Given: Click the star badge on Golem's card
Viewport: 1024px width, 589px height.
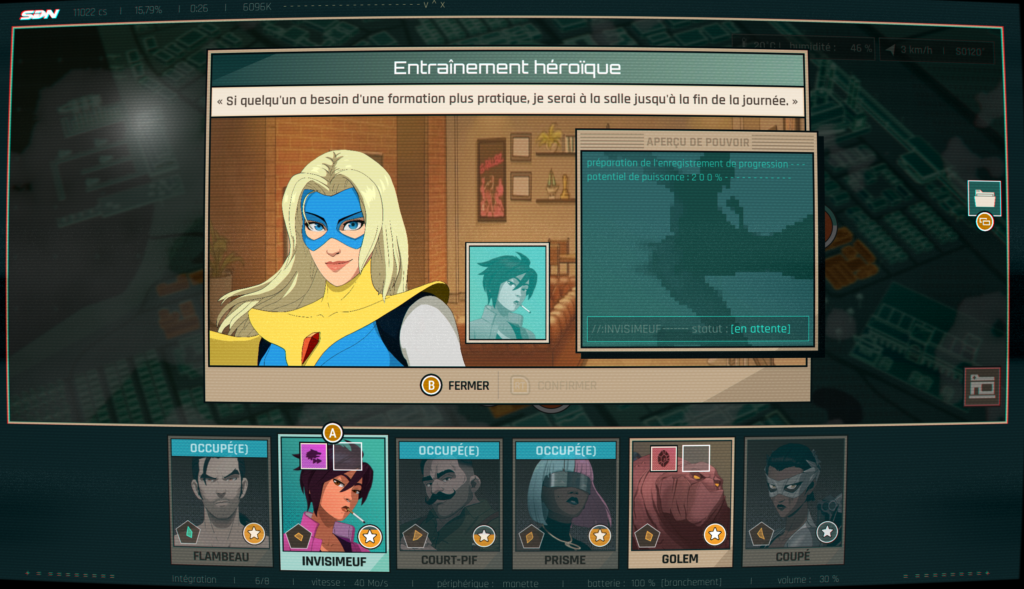Looking at the screenshot, I should (x=714, y=534).
